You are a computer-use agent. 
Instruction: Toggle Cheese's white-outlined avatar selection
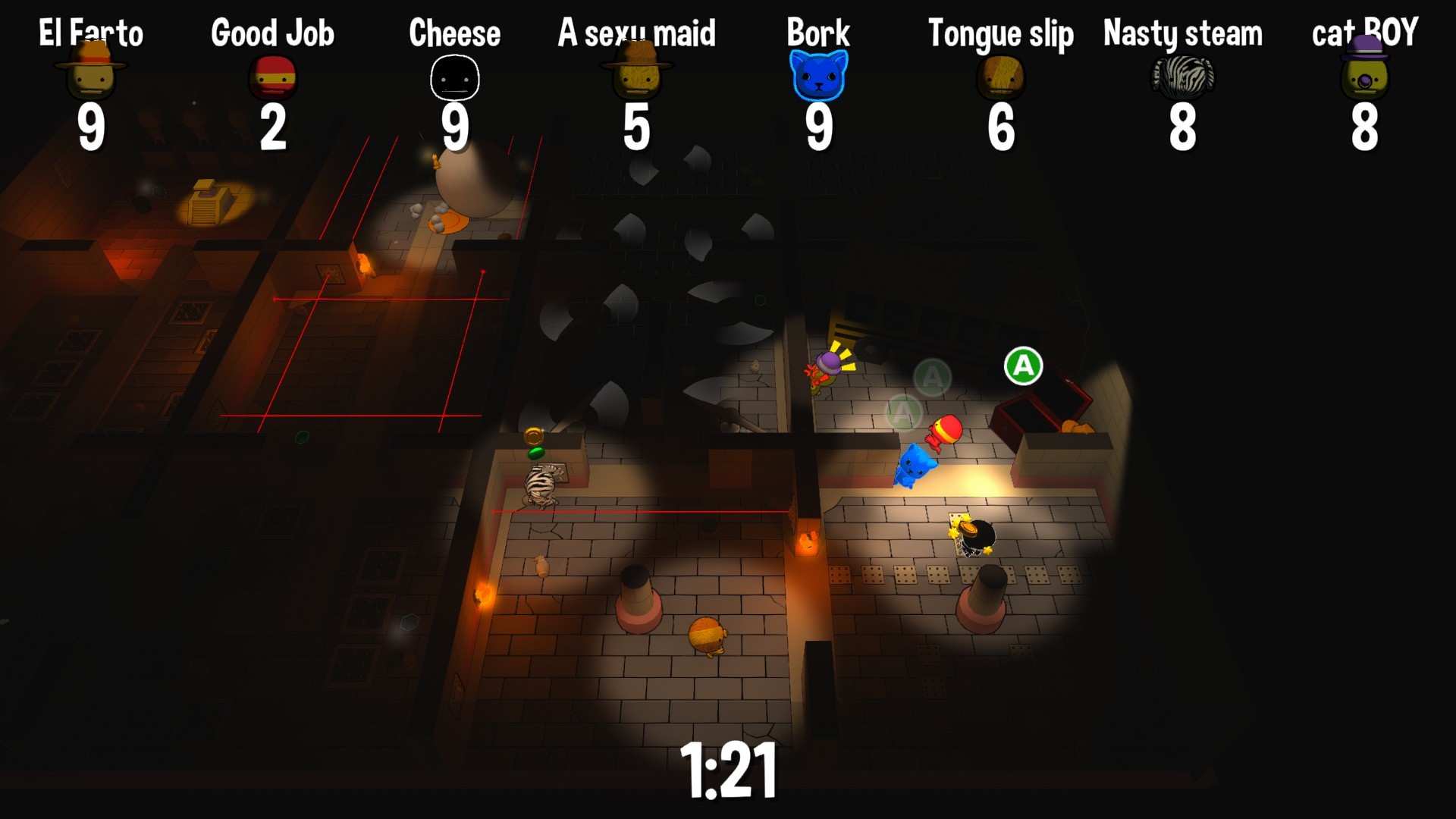point(455,75)
